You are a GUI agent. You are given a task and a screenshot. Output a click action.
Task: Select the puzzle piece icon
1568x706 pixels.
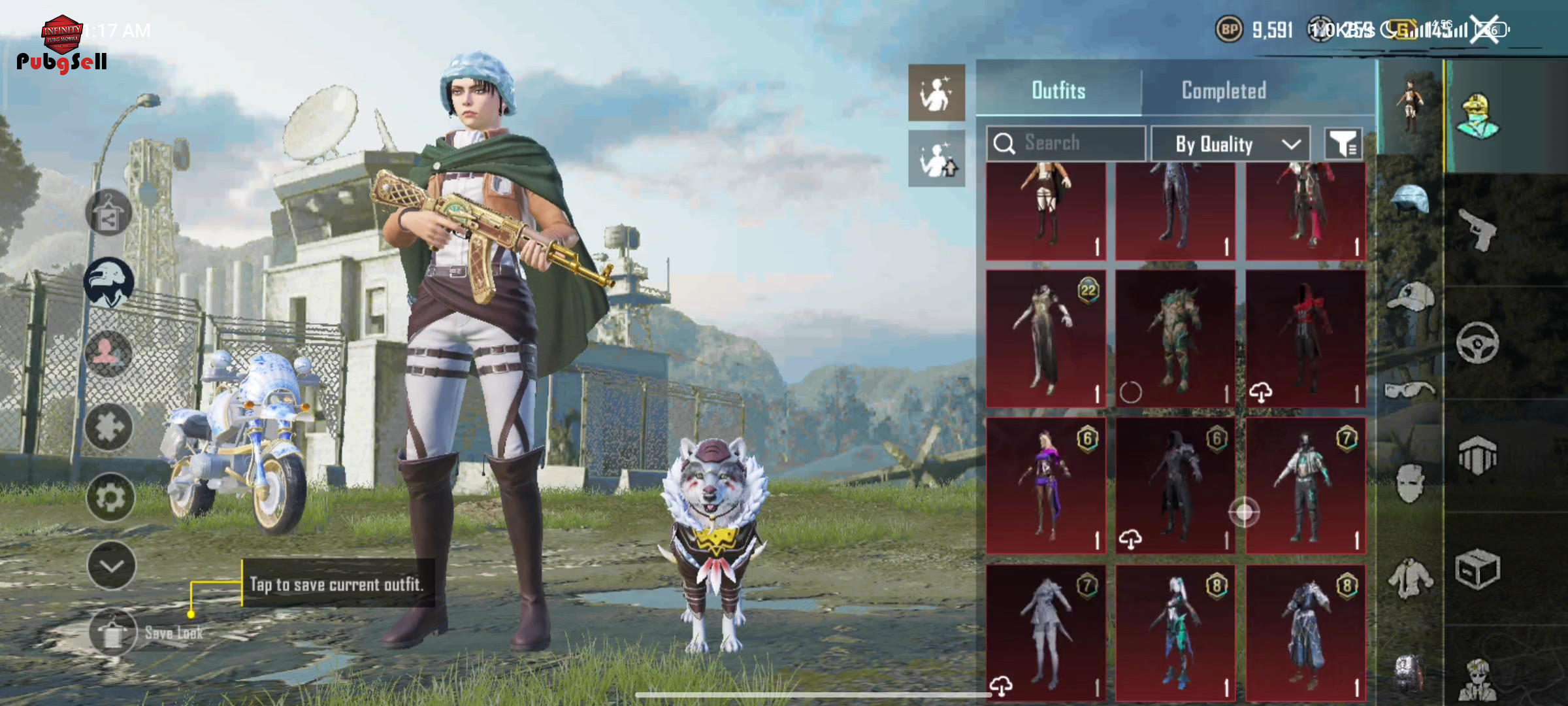click(109, 427)
